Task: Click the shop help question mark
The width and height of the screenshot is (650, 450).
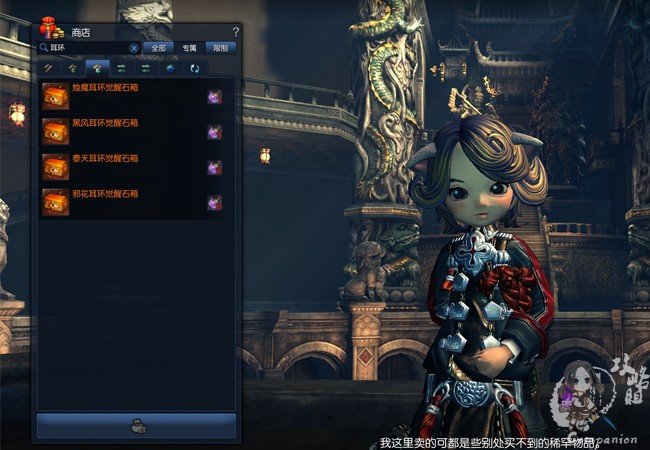Action: tap(235, 32)
